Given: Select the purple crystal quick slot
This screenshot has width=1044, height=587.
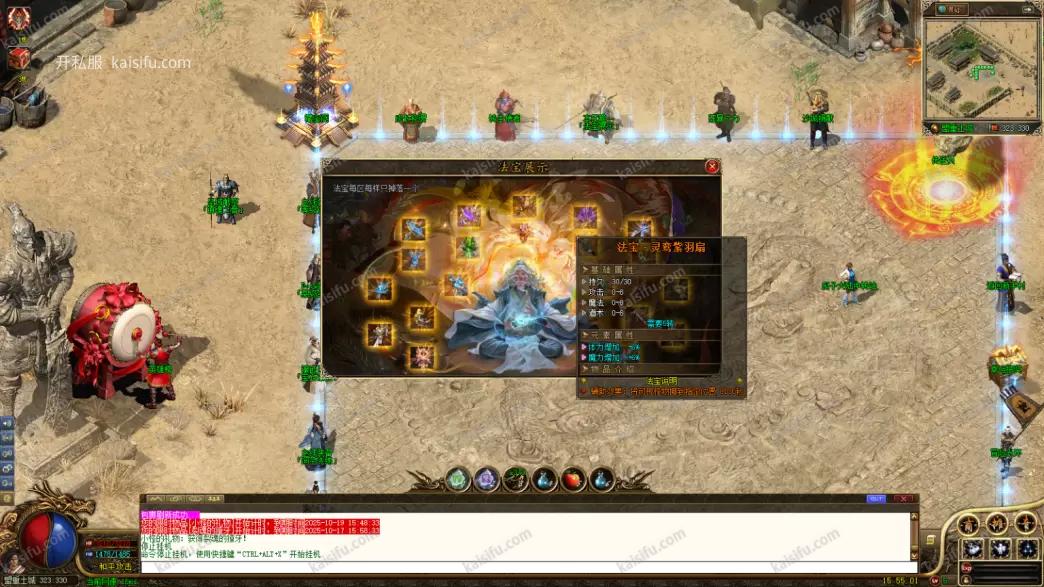Looking at the screenshot, I should point(486,480).
